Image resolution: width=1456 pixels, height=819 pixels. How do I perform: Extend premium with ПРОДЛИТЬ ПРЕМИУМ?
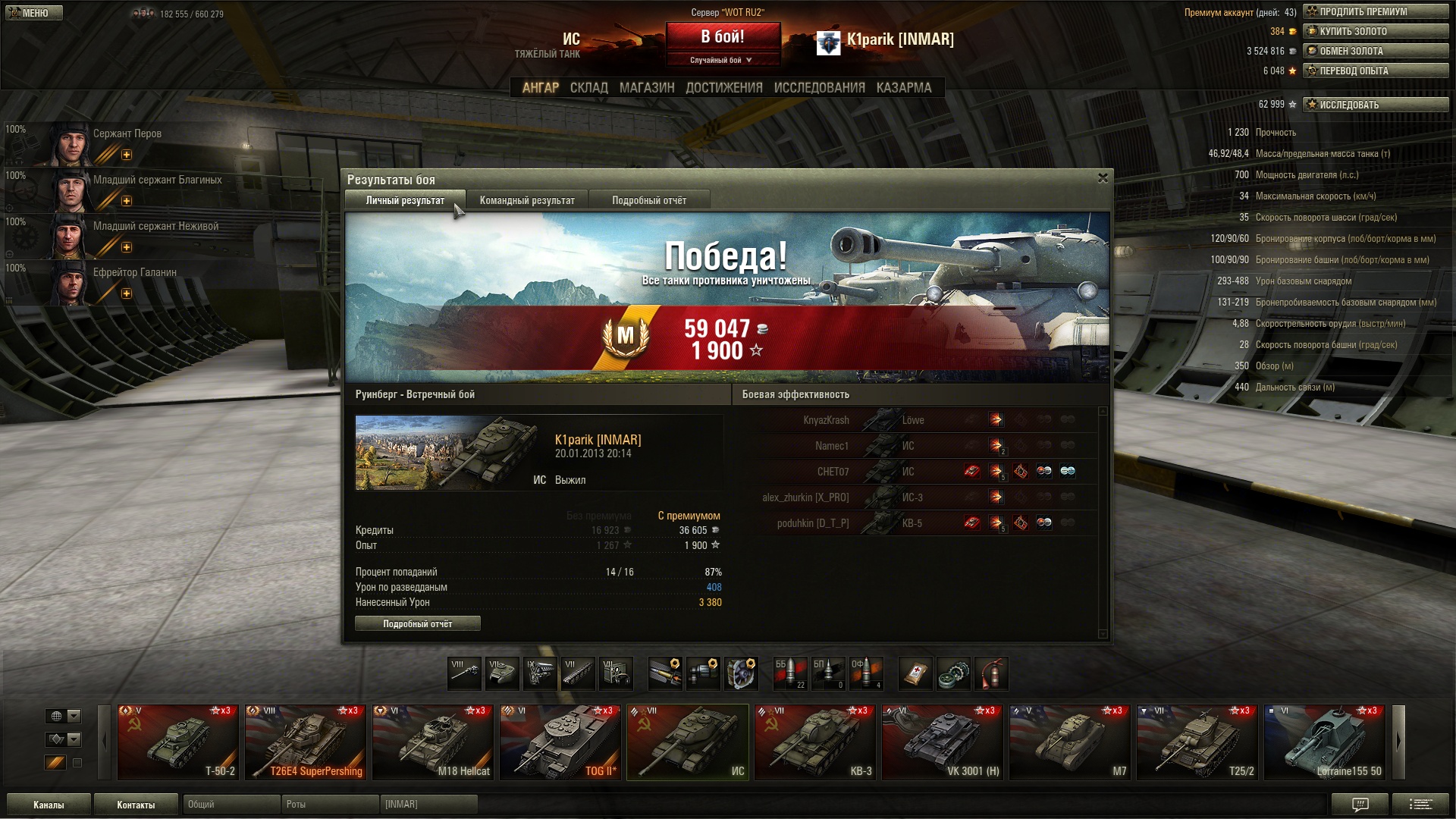[x=1375, y=12]
